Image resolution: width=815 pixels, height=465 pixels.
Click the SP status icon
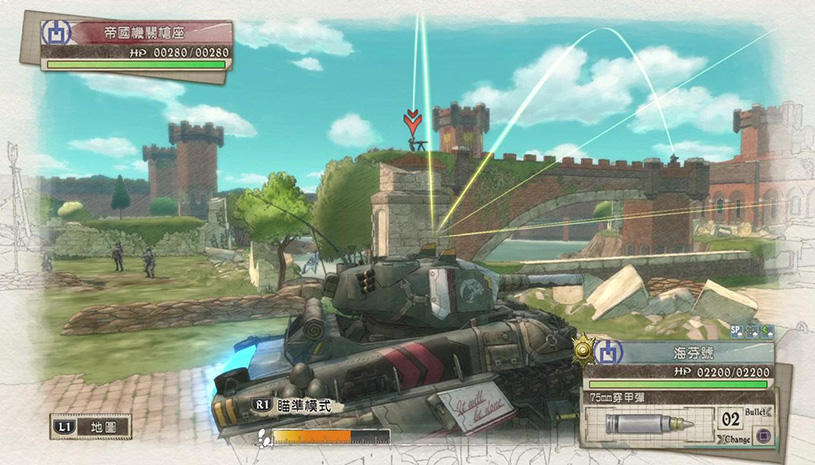coord(736,330)
